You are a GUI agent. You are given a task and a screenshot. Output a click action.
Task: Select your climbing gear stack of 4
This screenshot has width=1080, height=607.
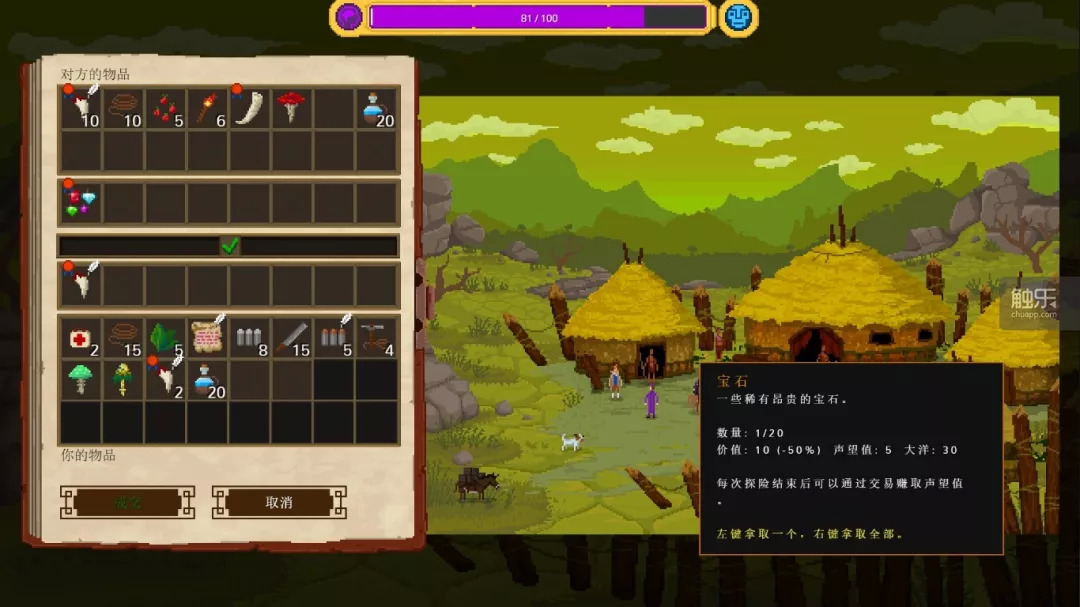coord(375,338)
